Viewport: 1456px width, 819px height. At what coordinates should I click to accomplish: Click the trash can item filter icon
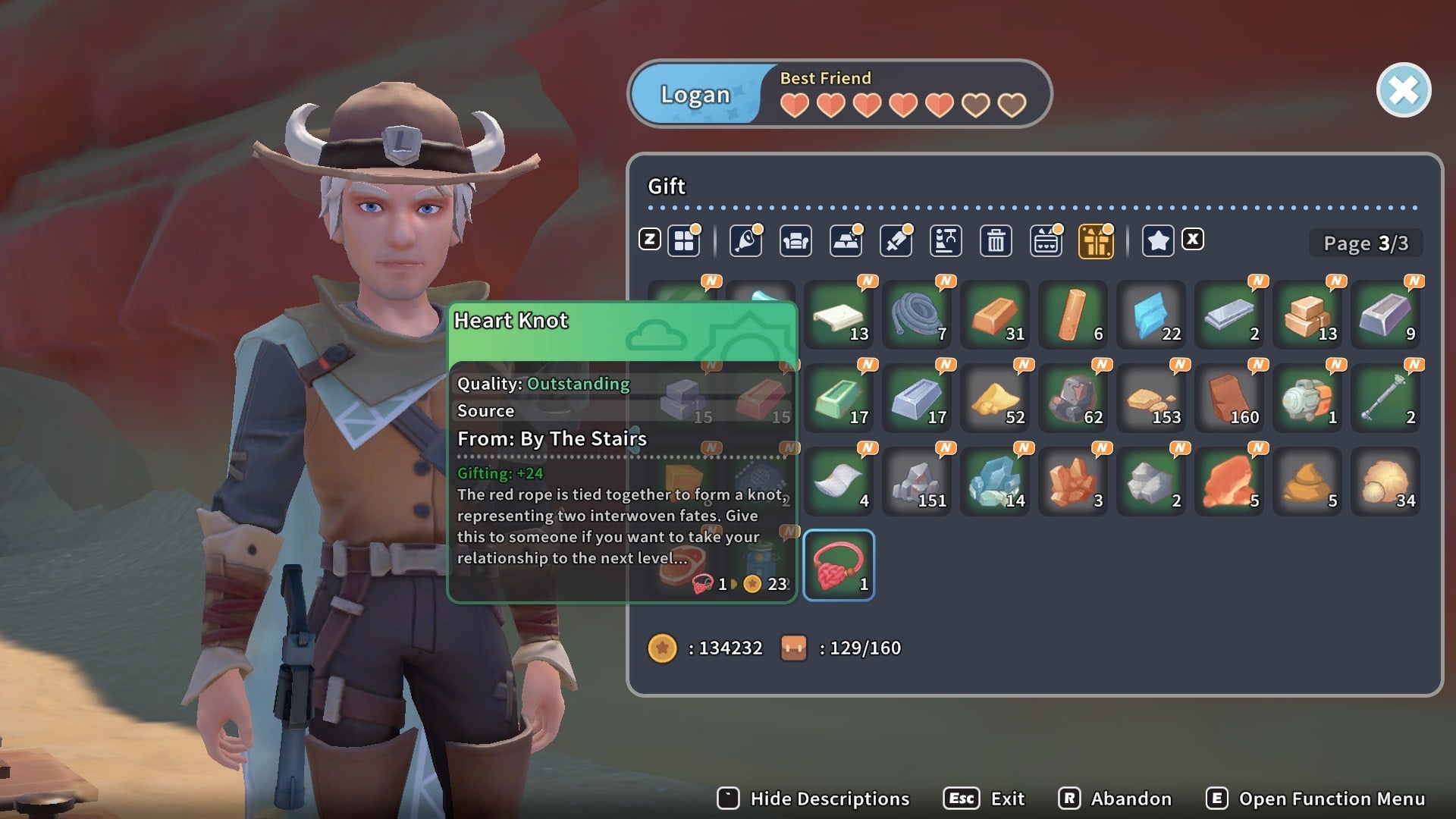tap(996, 240)
